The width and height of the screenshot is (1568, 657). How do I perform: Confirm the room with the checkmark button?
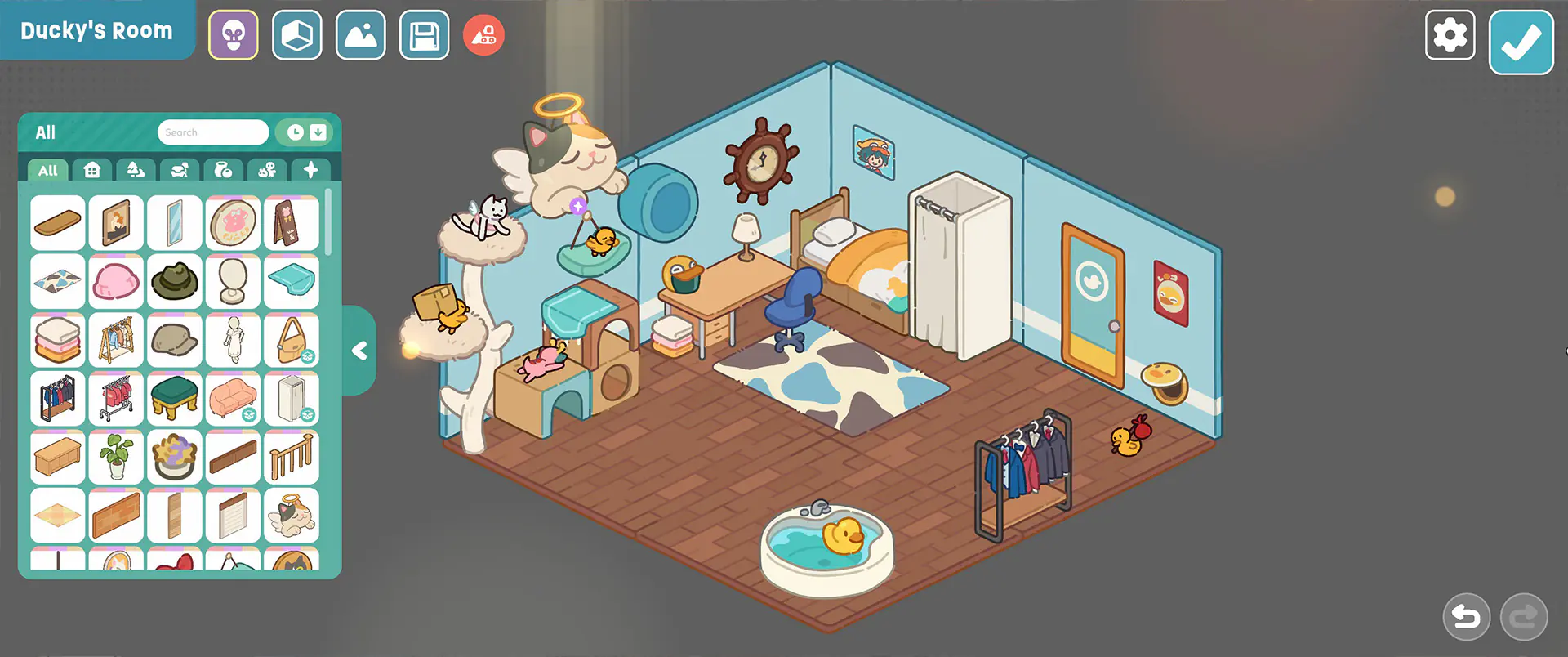(x=1521, y=42)
